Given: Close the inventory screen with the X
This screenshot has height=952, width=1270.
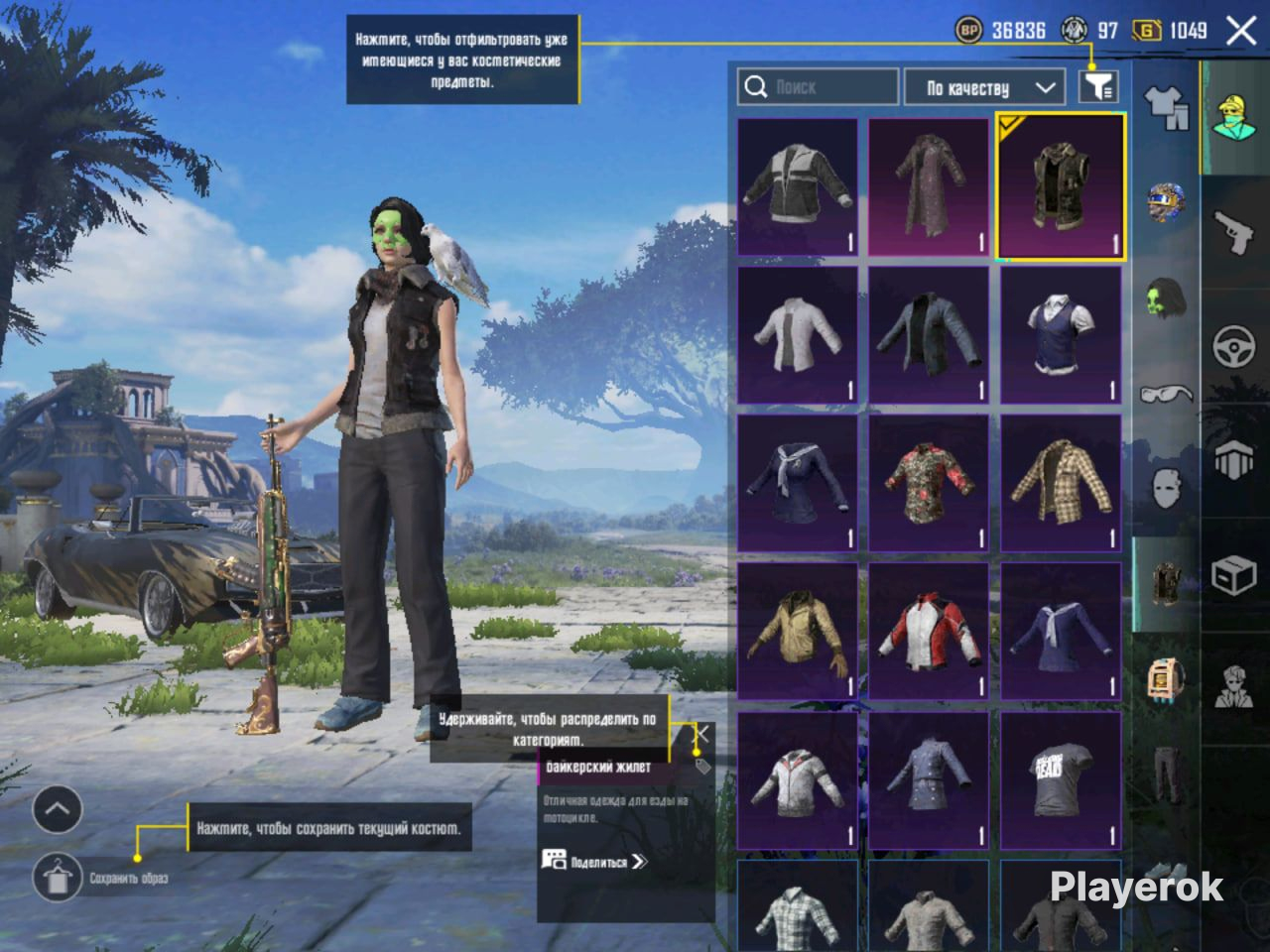Looking at the screenshot, I should pos(1241,31).
